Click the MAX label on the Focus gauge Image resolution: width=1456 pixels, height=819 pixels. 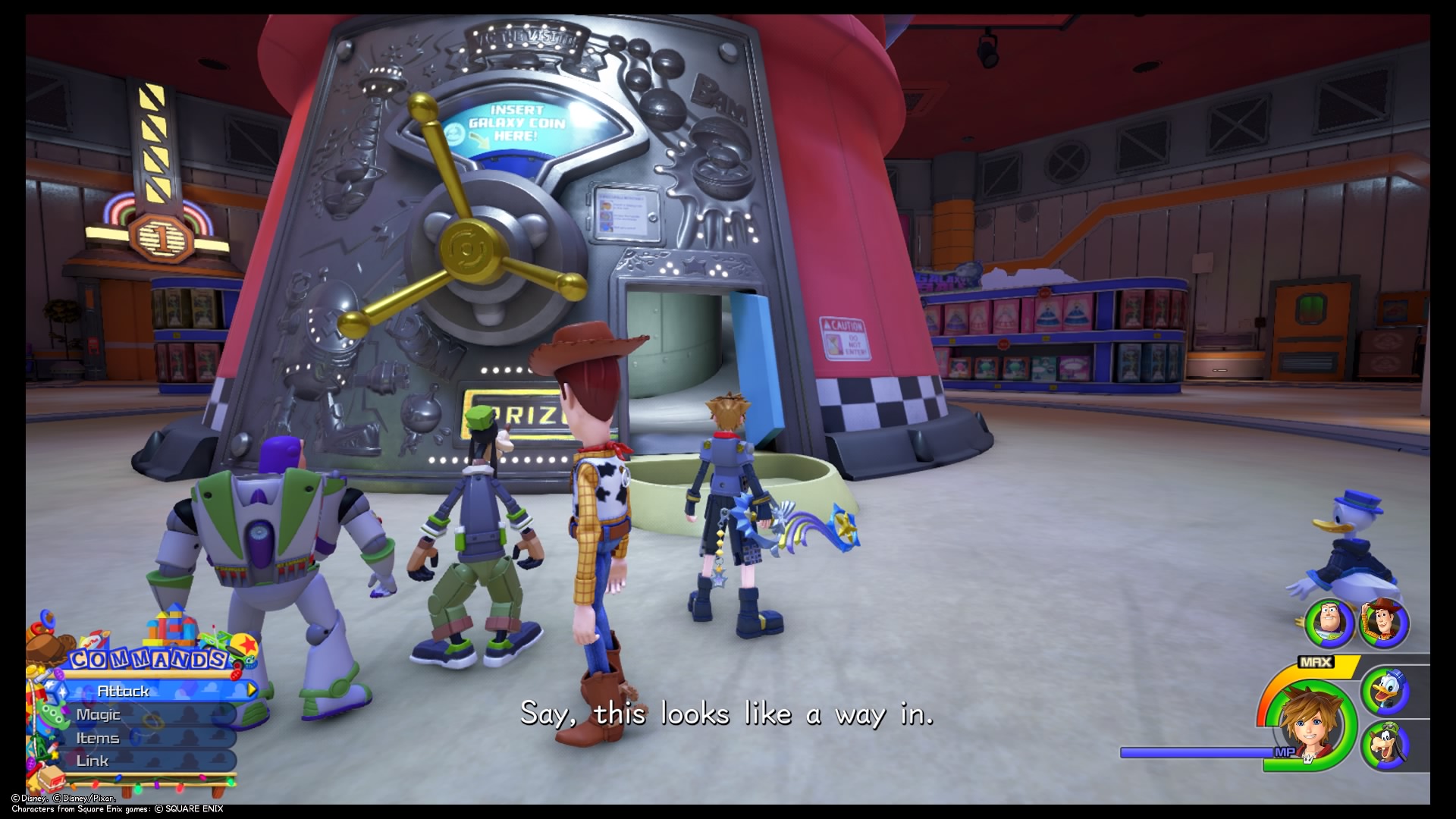[x=1316, y=661]
